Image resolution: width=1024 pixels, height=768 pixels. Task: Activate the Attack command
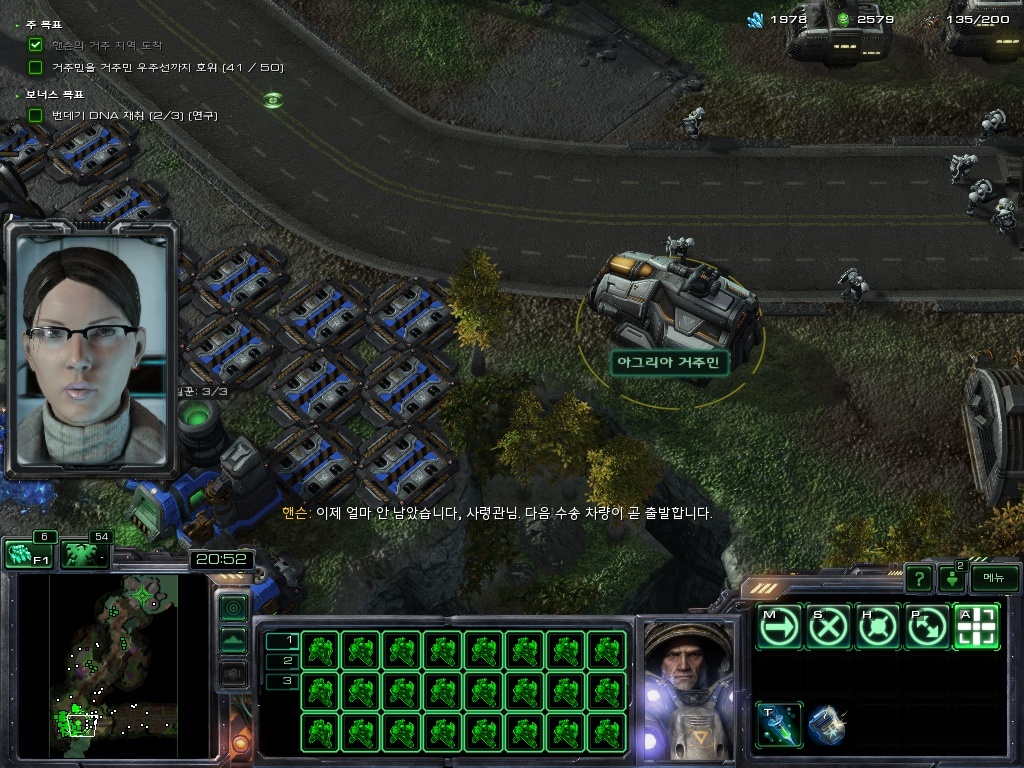click(x=976, y=627)
